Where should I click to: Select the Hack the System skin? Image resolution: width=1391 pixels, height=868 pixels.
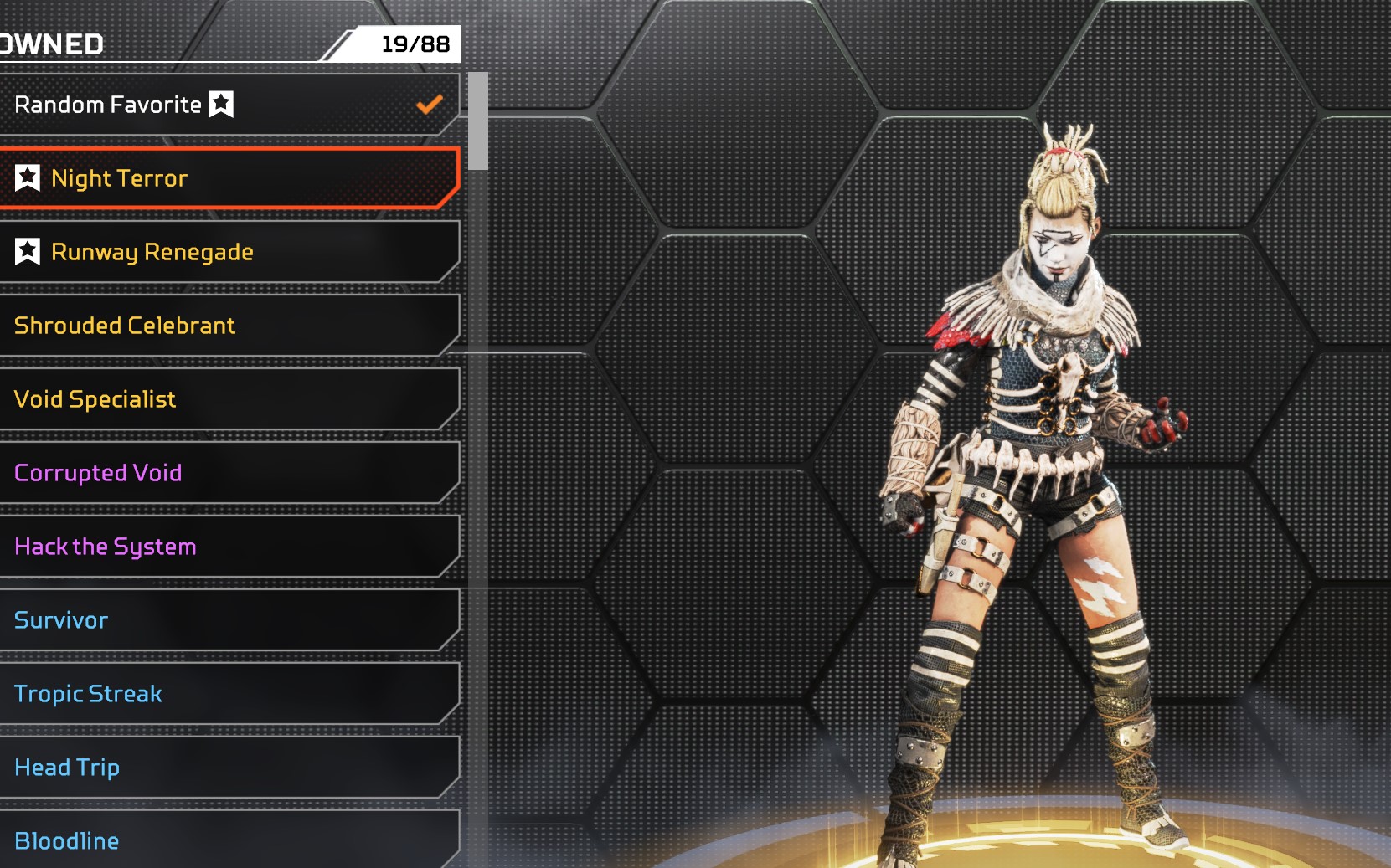pyautogui.click(x=226, y=547)
